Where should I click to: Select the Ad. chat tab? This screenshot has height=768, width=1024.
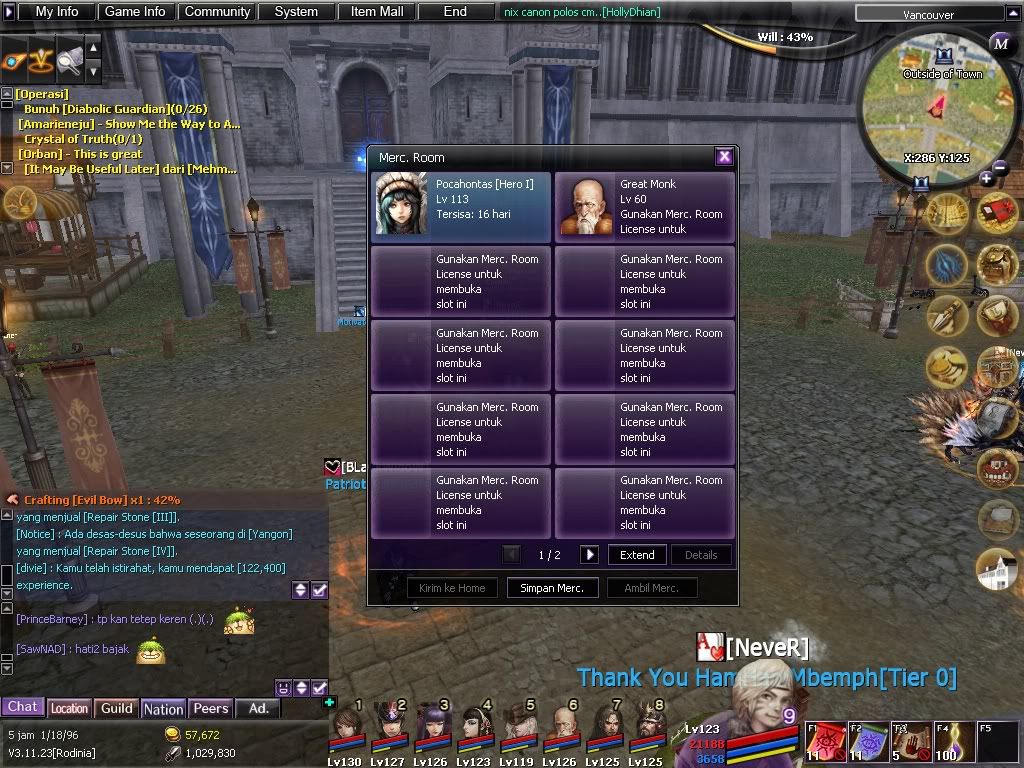258,708
